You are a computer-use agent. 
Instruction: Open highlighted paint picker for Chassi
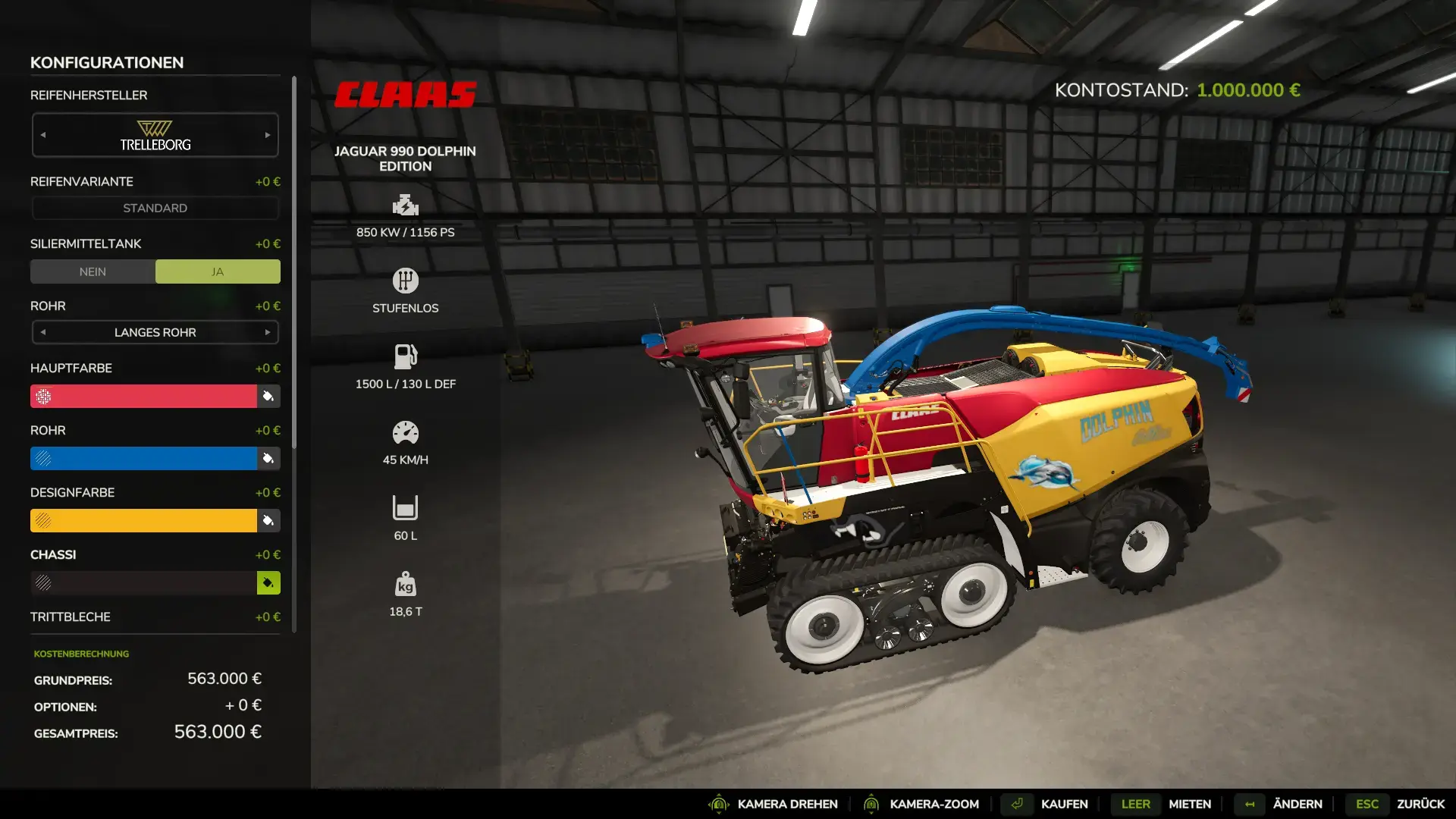(268, 582)
